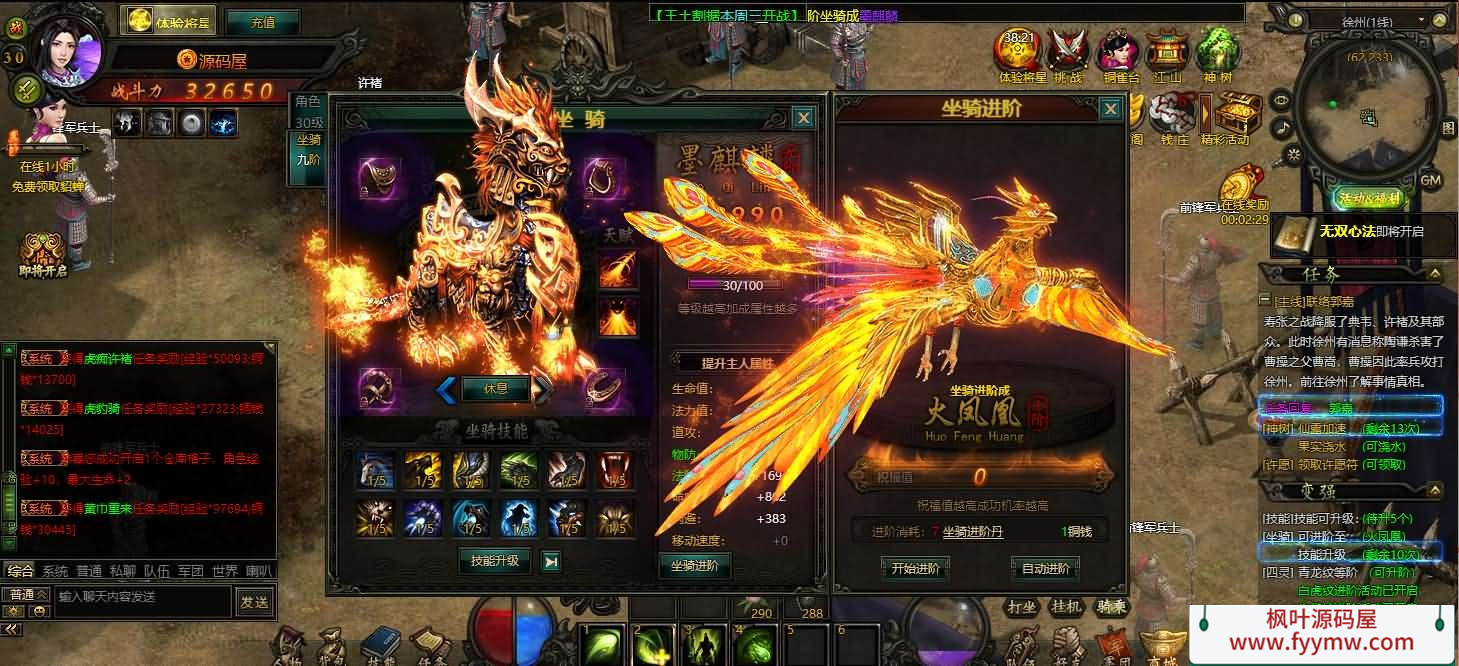Viewport: 1459px width, 666px height.
Task: Open 技能升级 mount skill upgrade
Action: click(495, 560)
